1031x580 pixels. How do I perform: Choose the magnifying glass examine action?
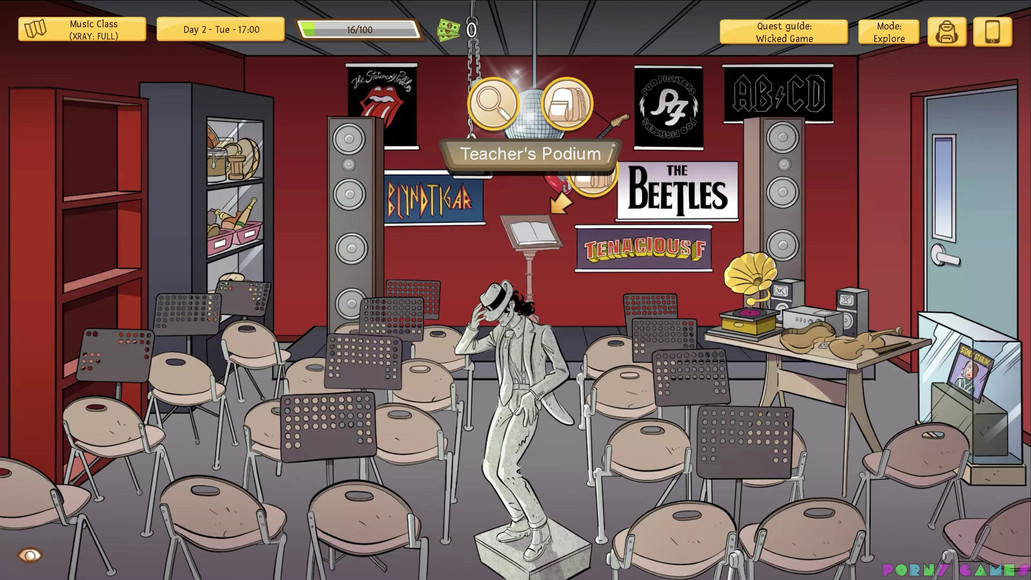pos(493,104)
